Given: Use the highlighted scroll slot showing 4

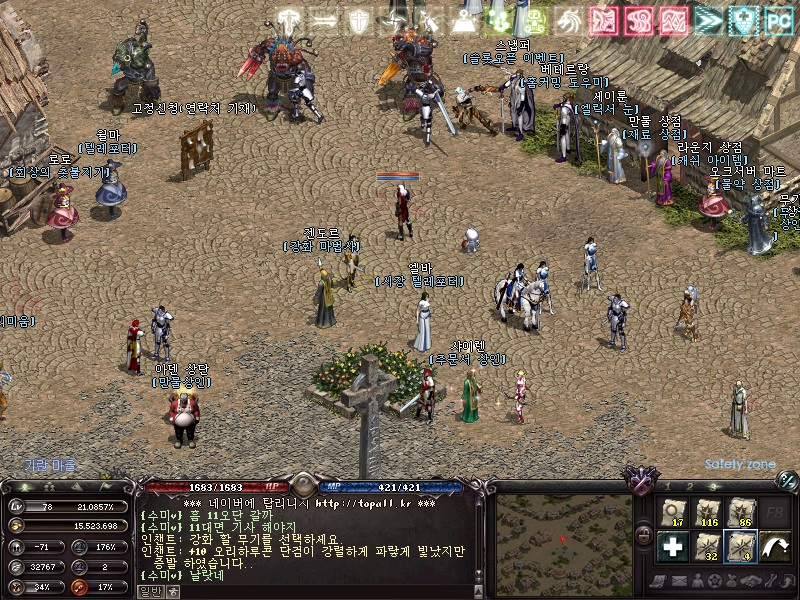Looking at the screenshot, I should (741, 546).
